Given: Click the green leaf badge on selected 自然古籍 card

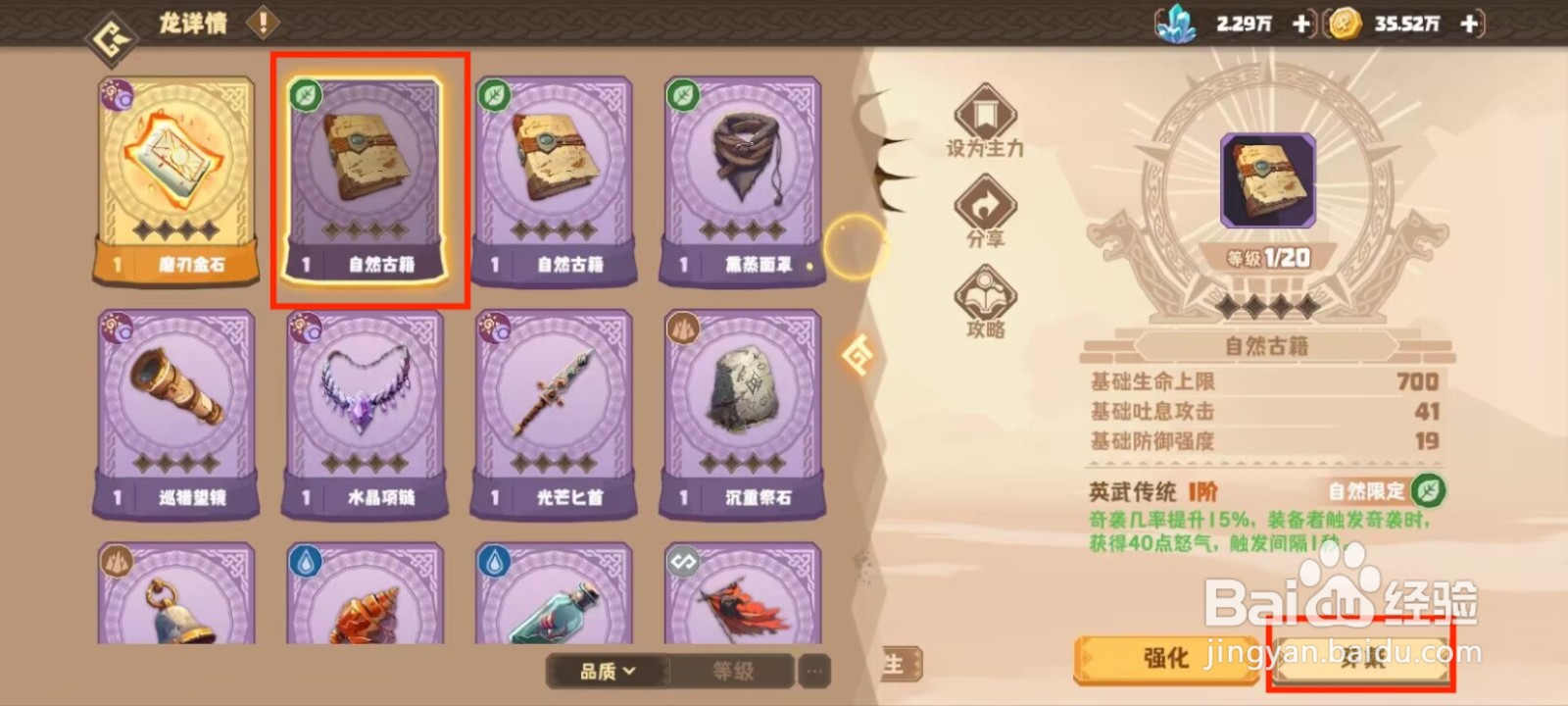Looking at the screenshot, I should point(304,93).
